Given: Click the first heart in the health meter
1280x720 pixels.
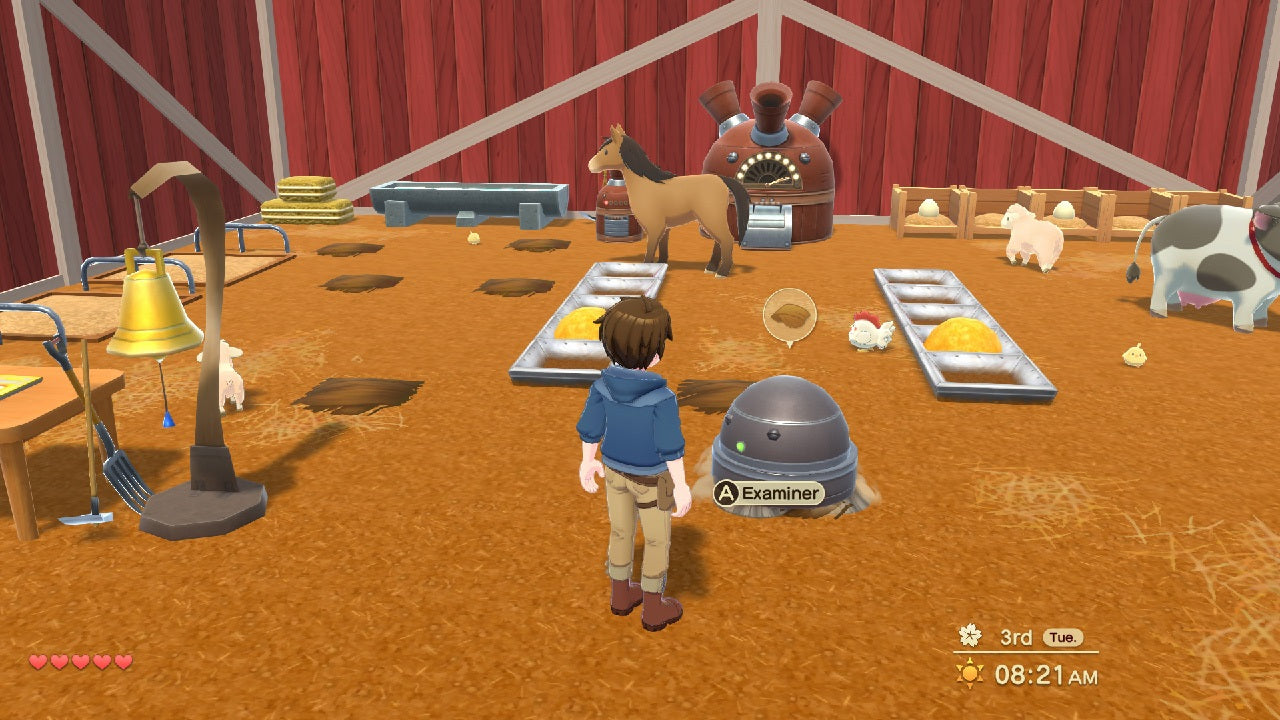Looking at the screenshot, I should pyautogui.click(x=37, y=660).
